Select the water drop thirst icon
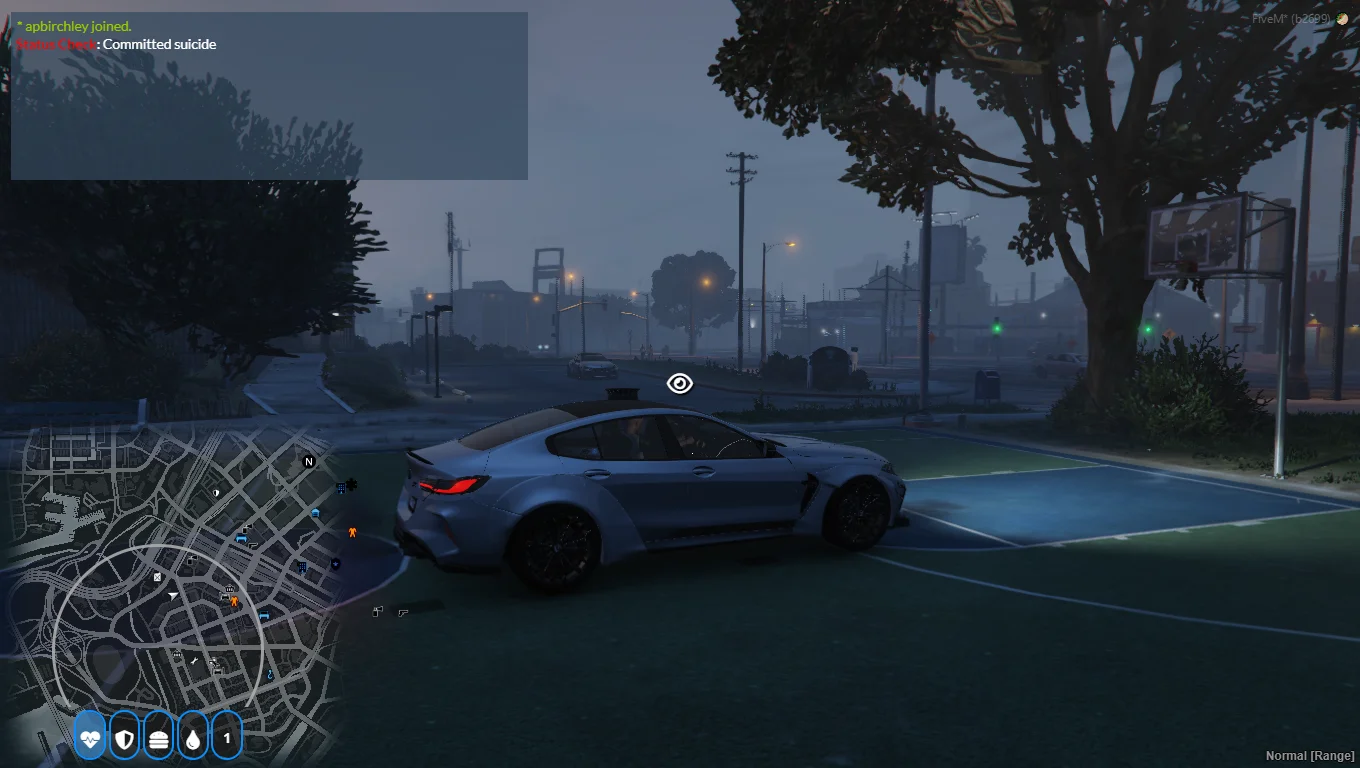Screen dimensions: 1360x768 pos(192,739)
